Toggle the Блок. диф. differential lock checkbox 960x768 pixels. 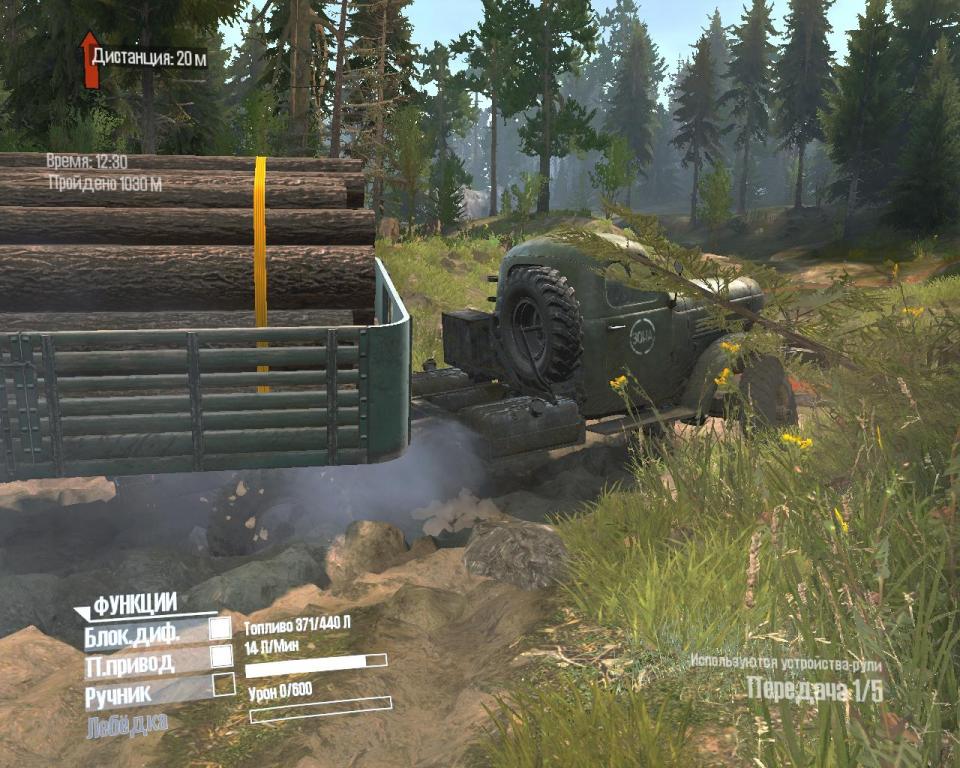(x=220, y=628)
